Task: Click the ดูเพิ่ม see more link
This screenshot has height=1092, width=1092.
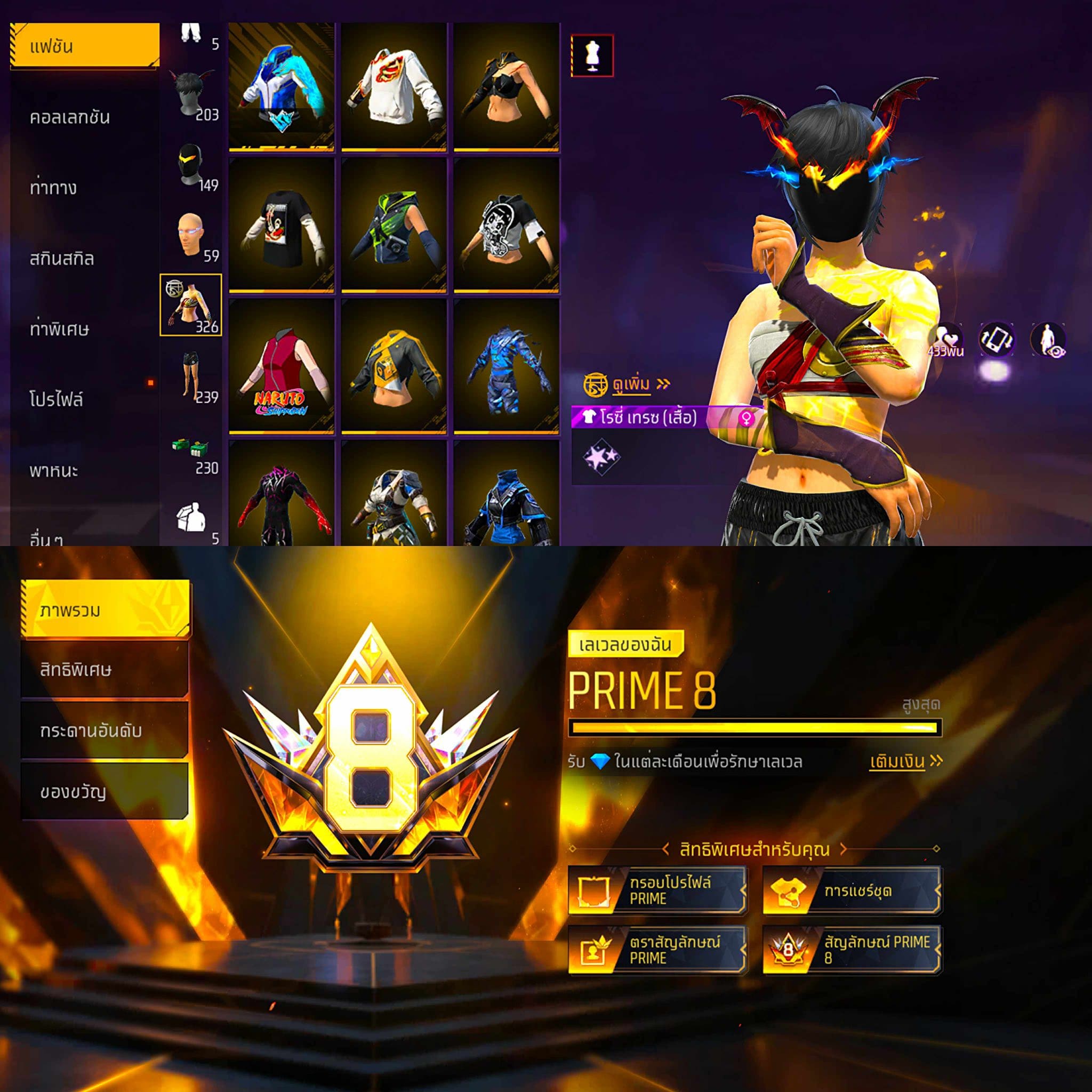Action: click(632, 384)
